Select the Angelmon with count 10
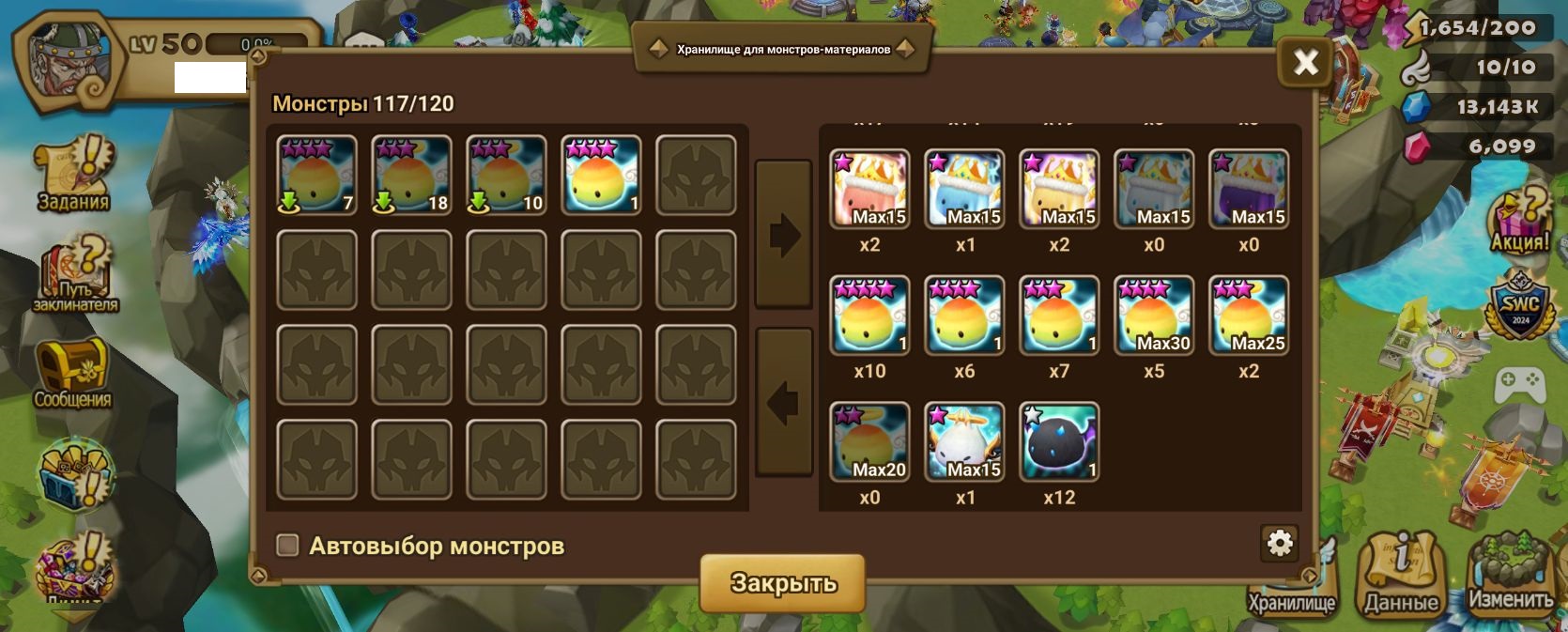This screenshot has height=632, width=1568. point(507,176)
